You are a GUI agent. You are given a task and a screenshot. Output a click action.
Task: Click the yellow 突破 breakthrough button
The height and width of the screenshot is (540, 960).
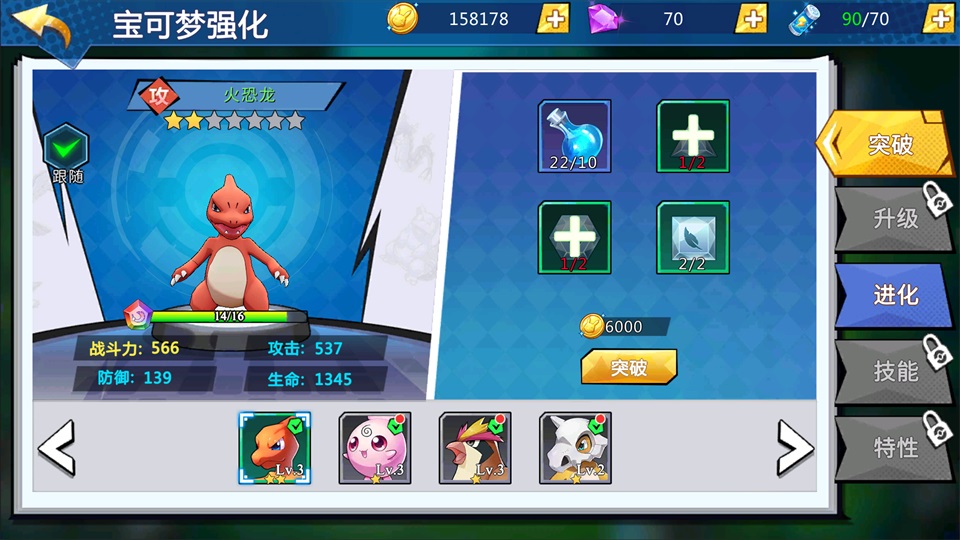coord(628,367)
